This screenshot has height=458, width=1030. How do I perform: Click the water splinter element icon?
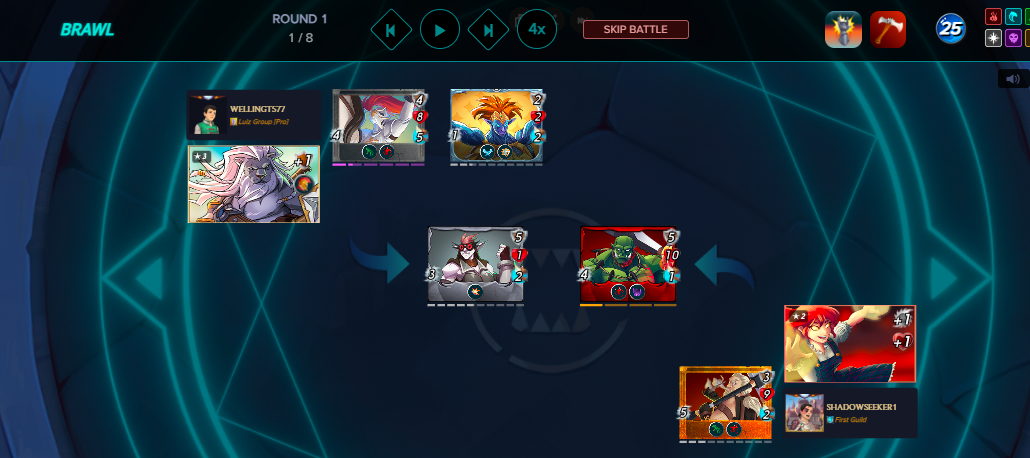1014,17
